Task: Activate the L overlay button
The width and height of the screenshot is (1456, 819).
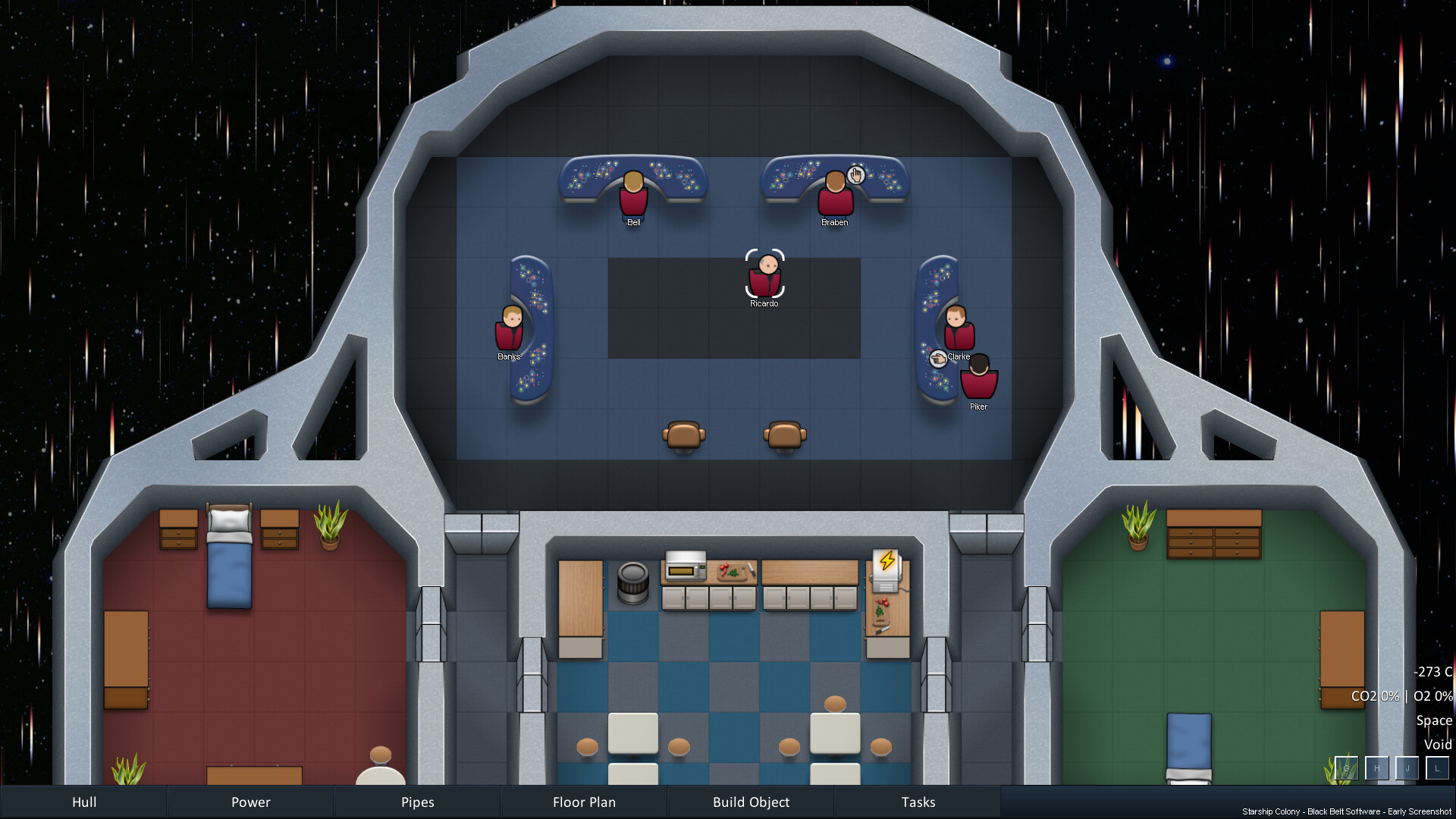Action: (x=1437, y=768)
